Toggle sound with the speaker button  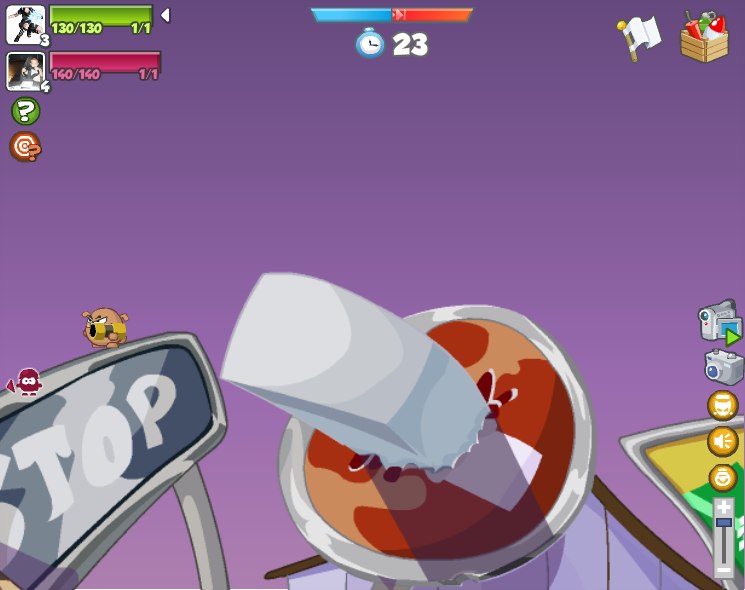click(723, 441)
